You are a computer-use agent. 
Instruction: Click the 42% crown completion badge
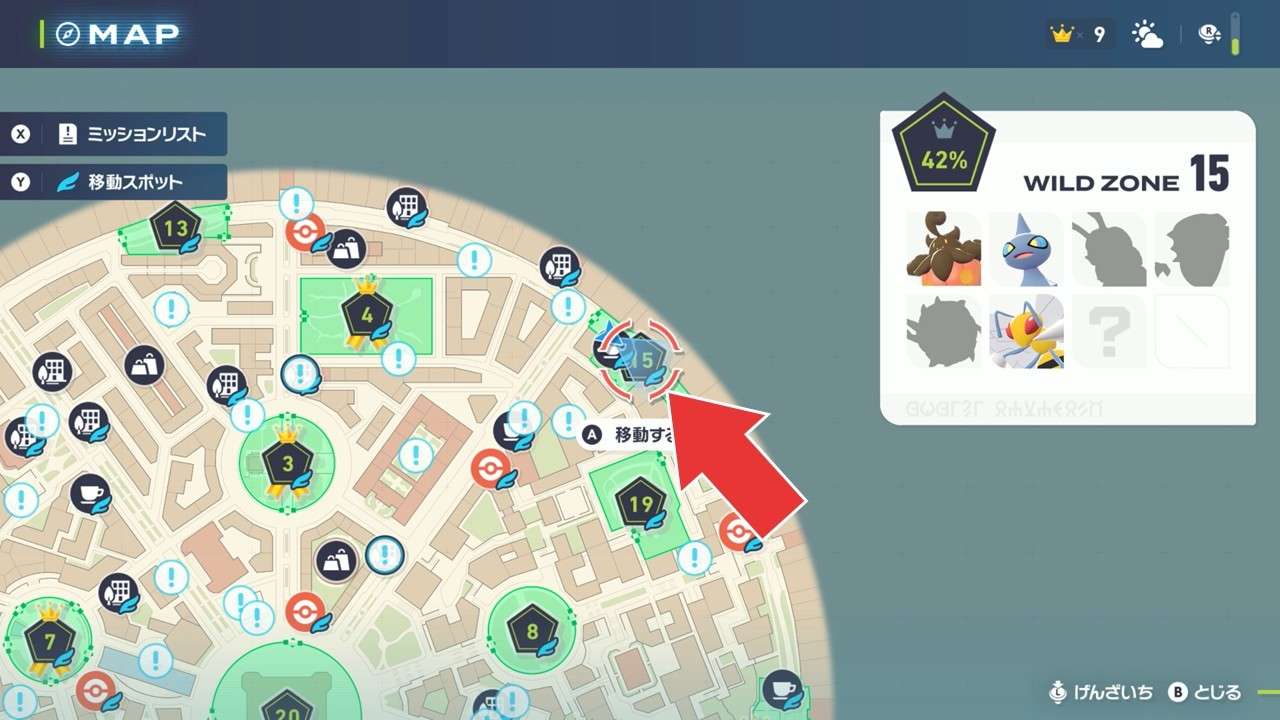[x=943, y=148]
